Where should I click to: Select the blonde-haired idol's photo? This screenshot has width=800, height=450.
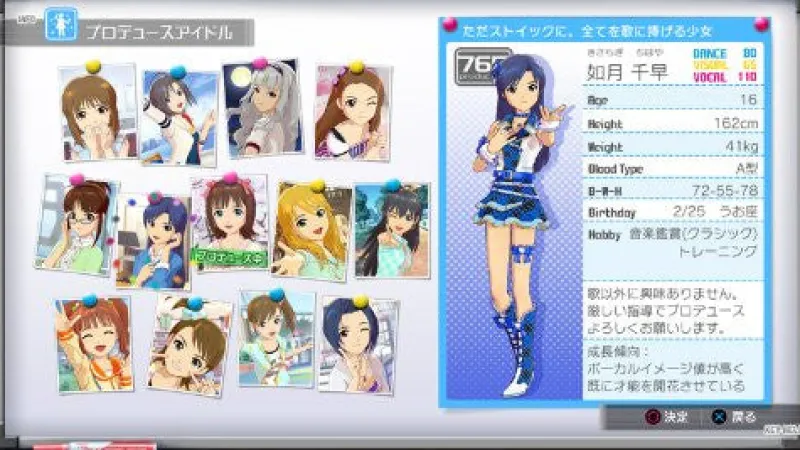pos(310,230)
